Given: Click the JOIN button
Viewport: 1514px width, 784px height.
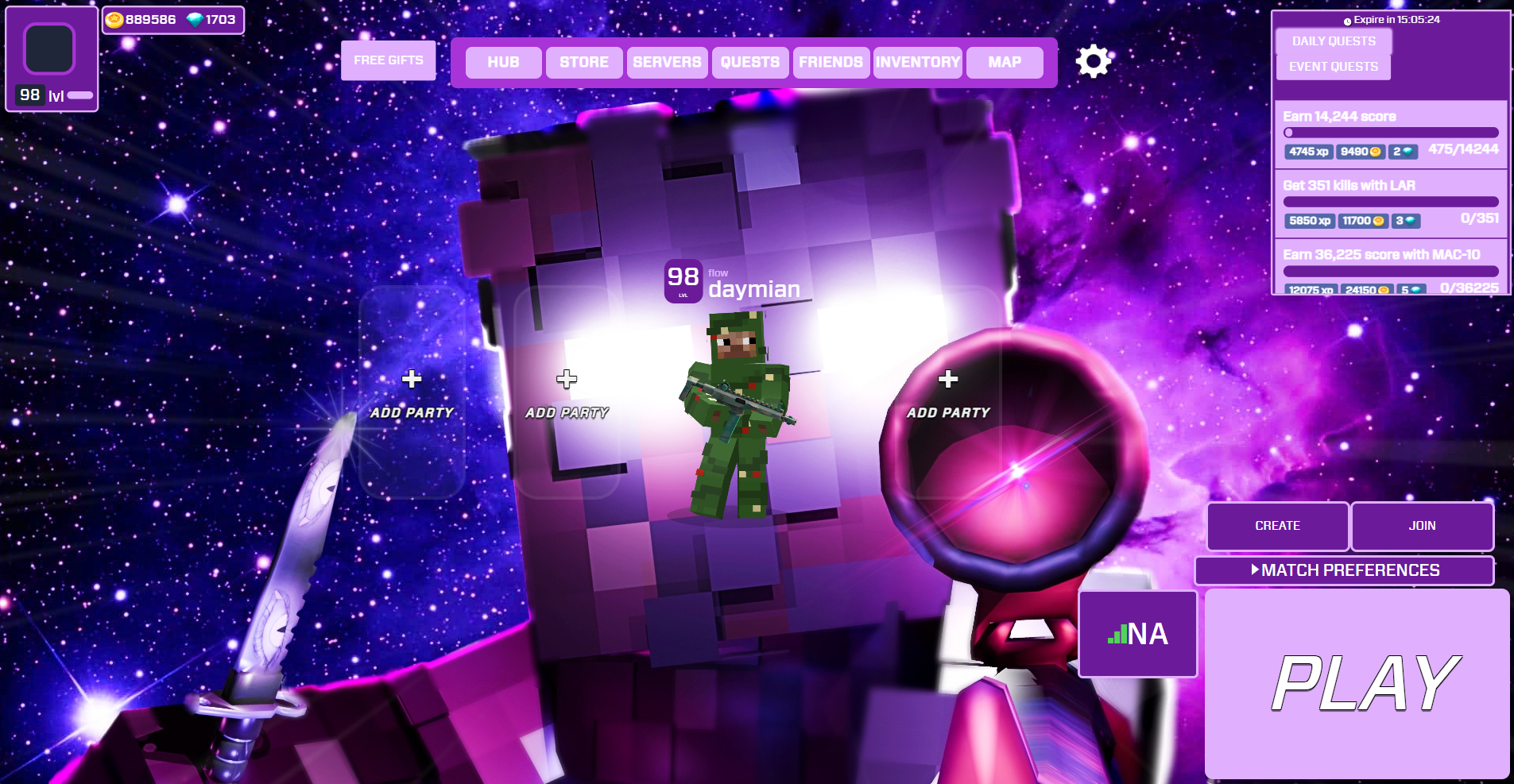Looking at the screenshot, I should [1422, 526].
